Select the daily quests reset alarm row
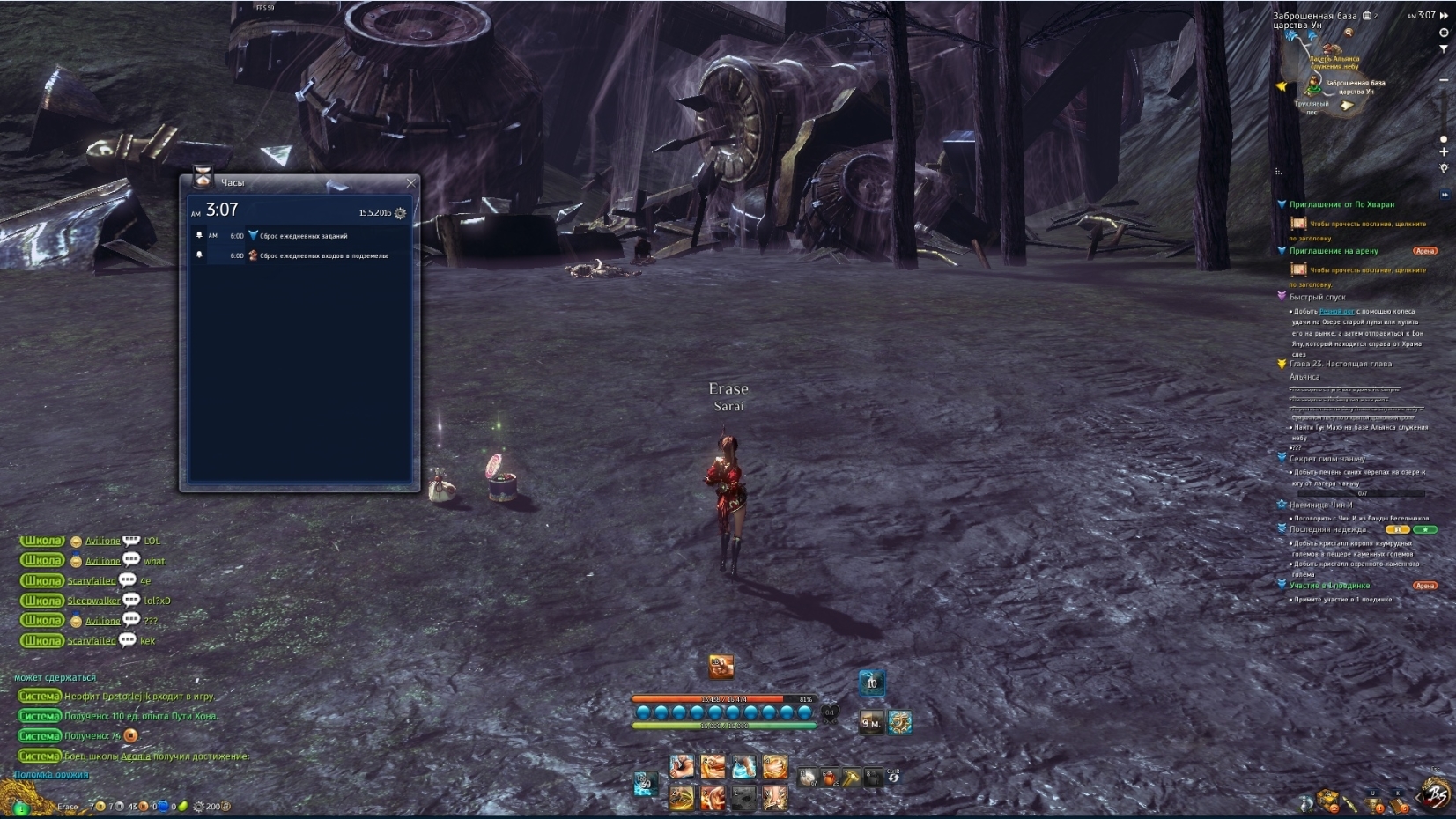The height and width of the screenshot is (819, 1456). [x=299, y=236]
